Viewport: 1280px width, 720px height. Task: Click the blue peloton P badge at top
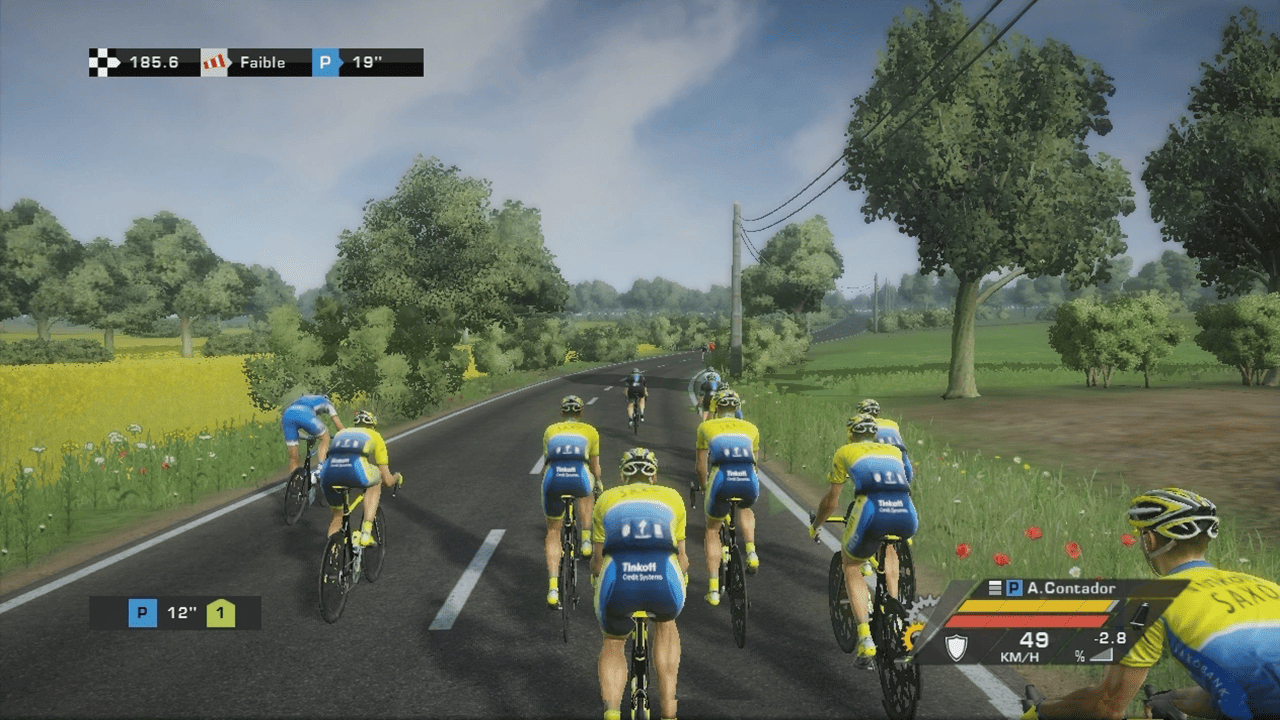coord(322,62)
